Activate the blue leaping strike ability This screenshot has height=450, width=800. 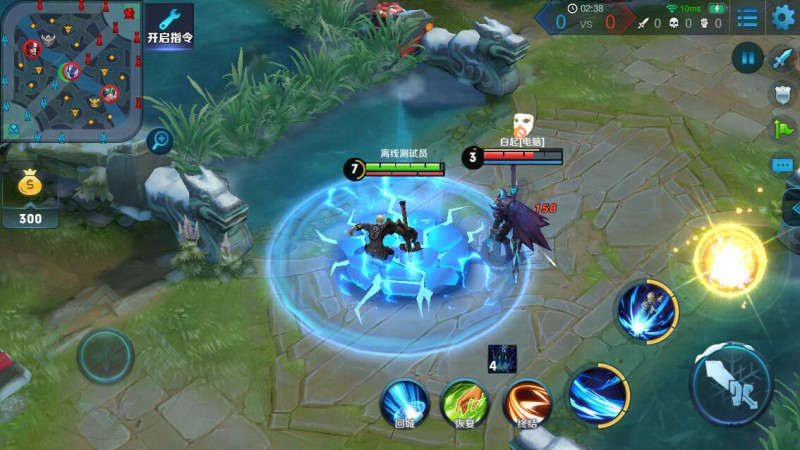pyautogui.click(x=647, y=310)
